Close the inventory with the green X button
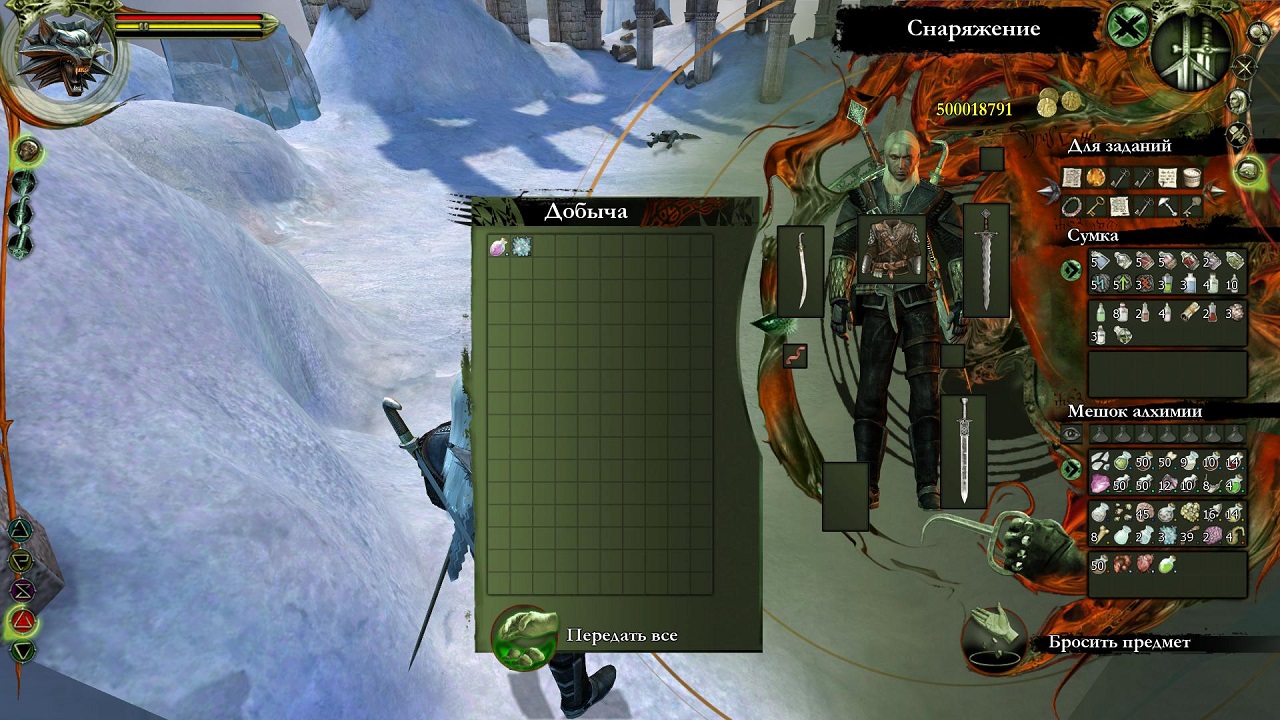1280x720 pixels. pos(1126,27)
